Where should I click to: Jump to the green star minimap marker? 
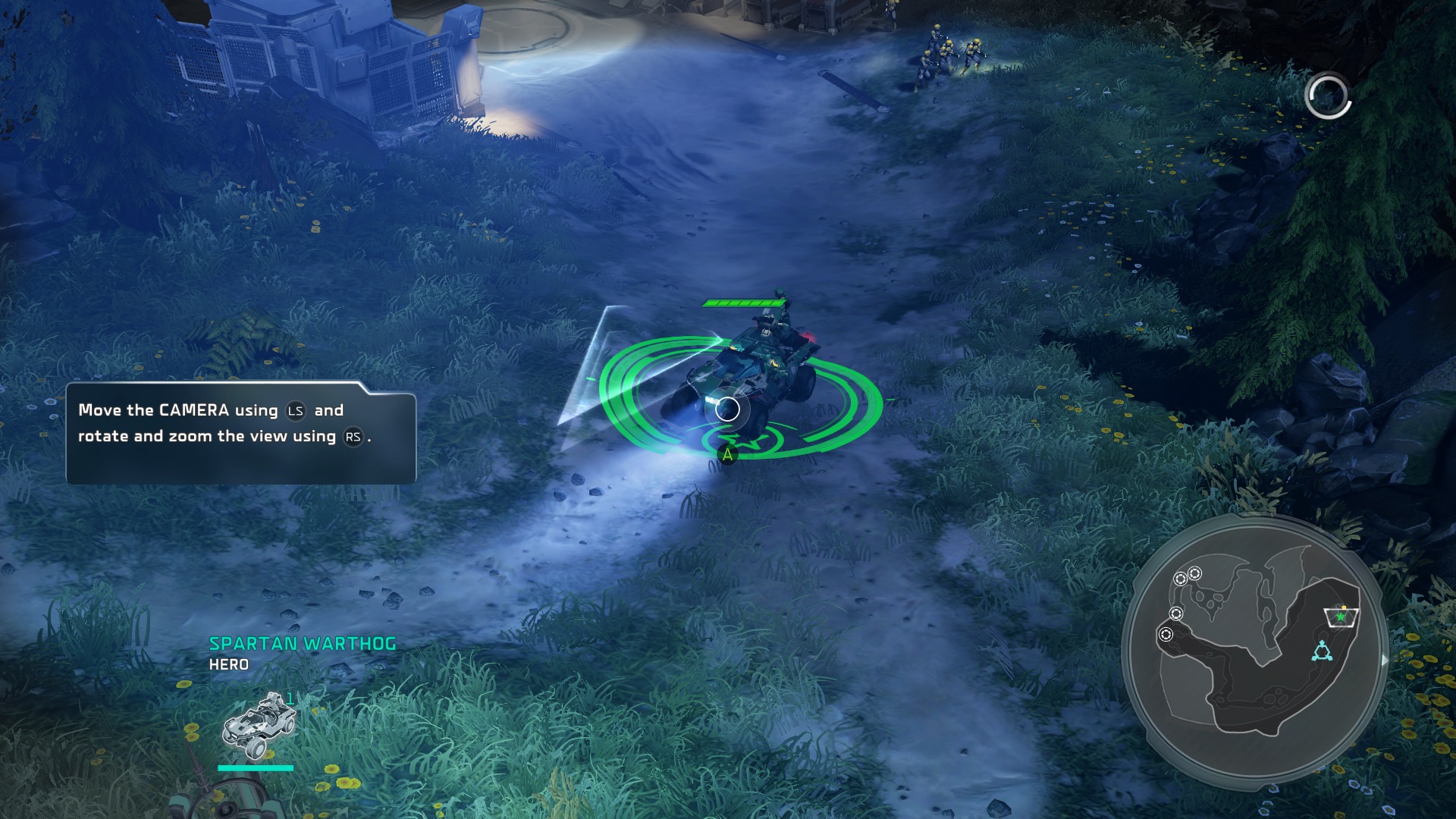coord(1341,617)
